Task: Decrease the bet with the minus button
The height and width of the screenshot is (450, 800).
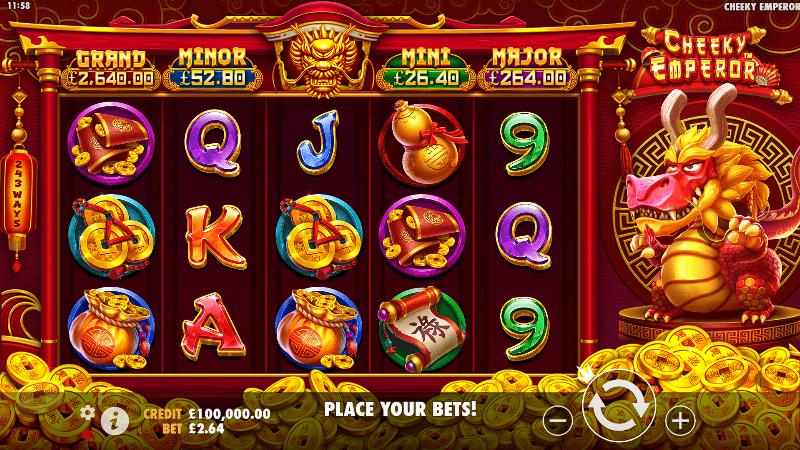Action: click(x=560, y=421)
